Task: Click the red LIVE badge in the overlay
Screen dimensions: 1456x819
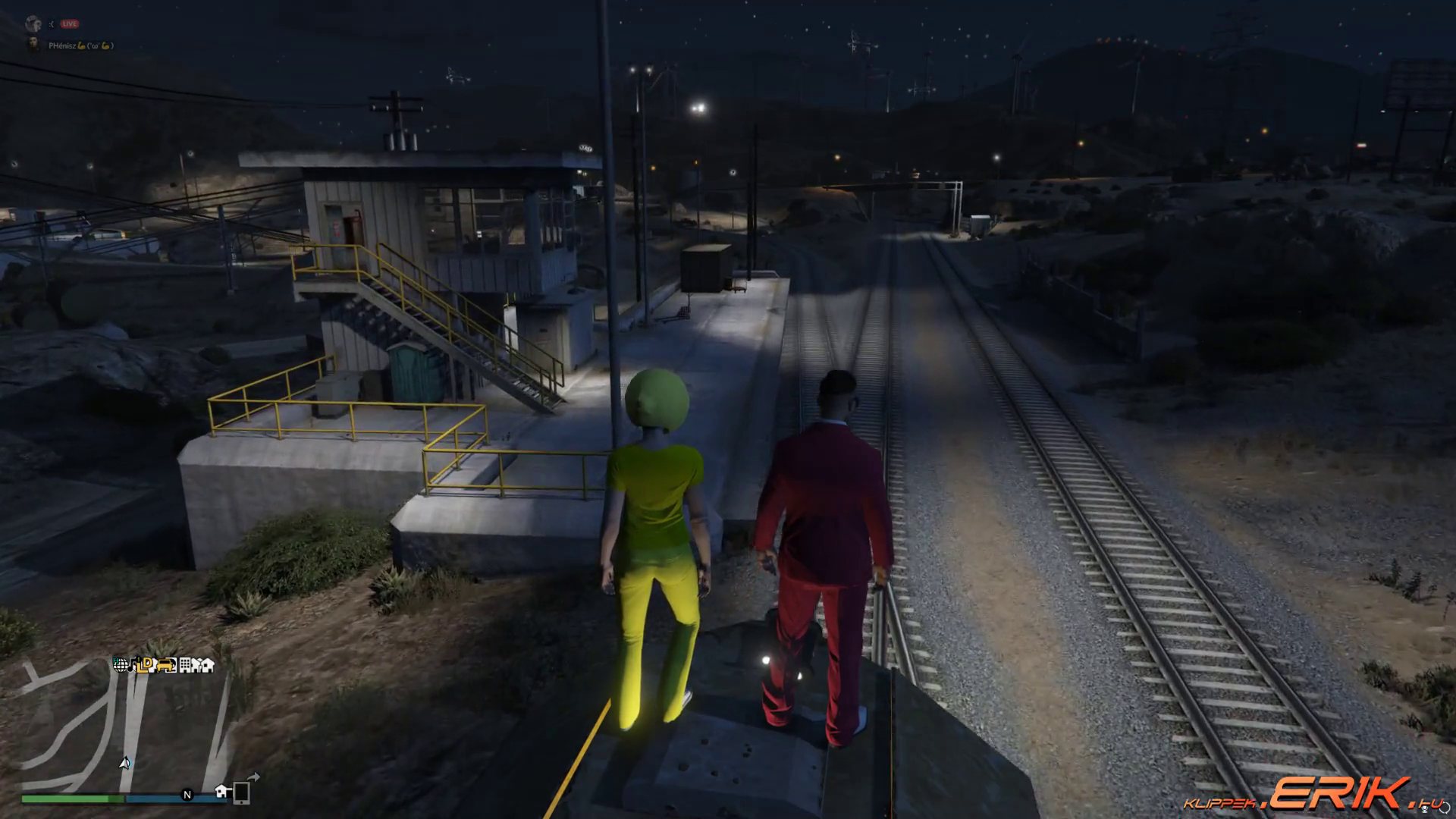Action: click(70, 24)
